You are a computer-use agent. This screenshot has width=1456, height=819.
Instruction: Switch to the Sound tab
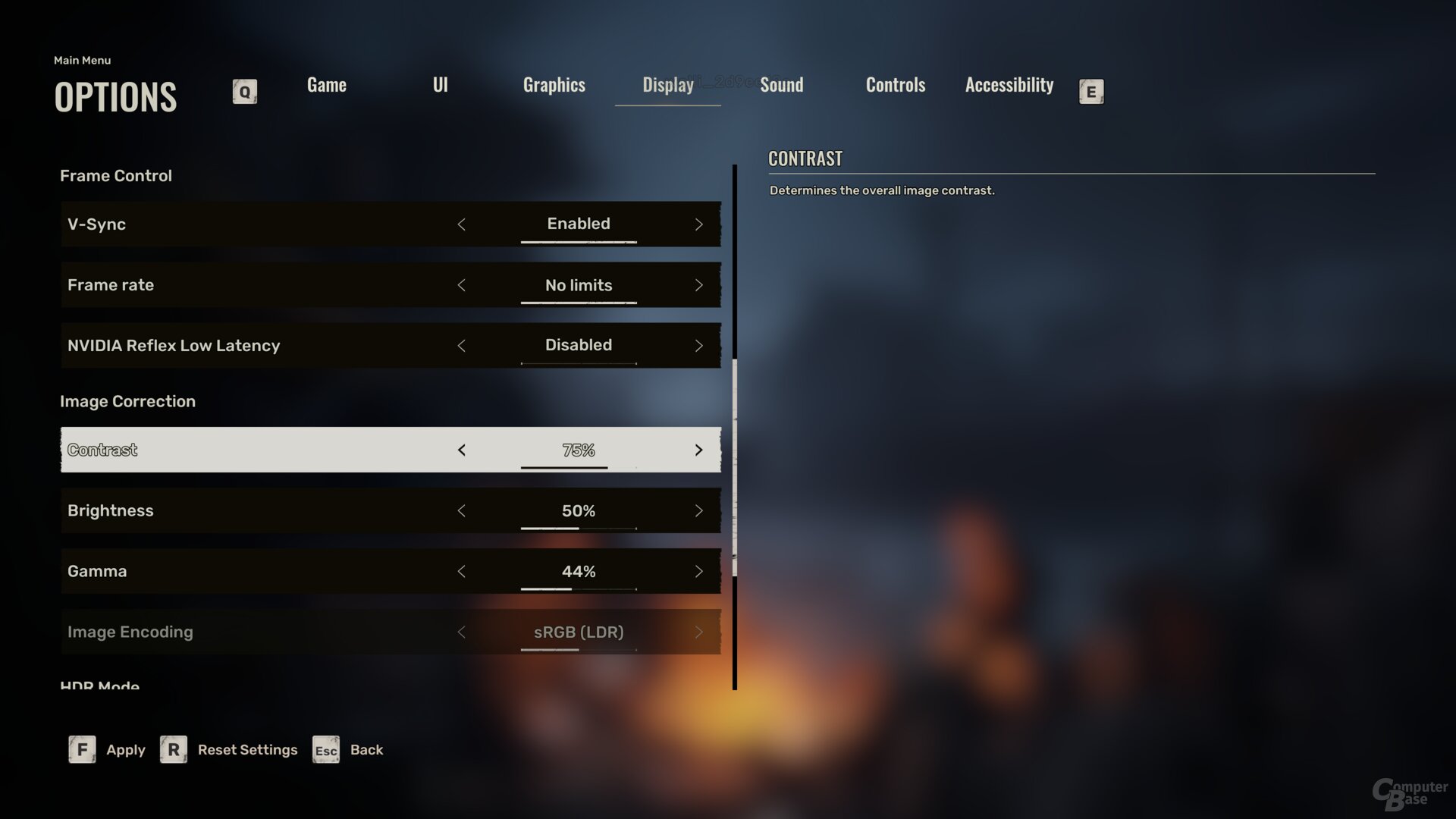[781, 85]
